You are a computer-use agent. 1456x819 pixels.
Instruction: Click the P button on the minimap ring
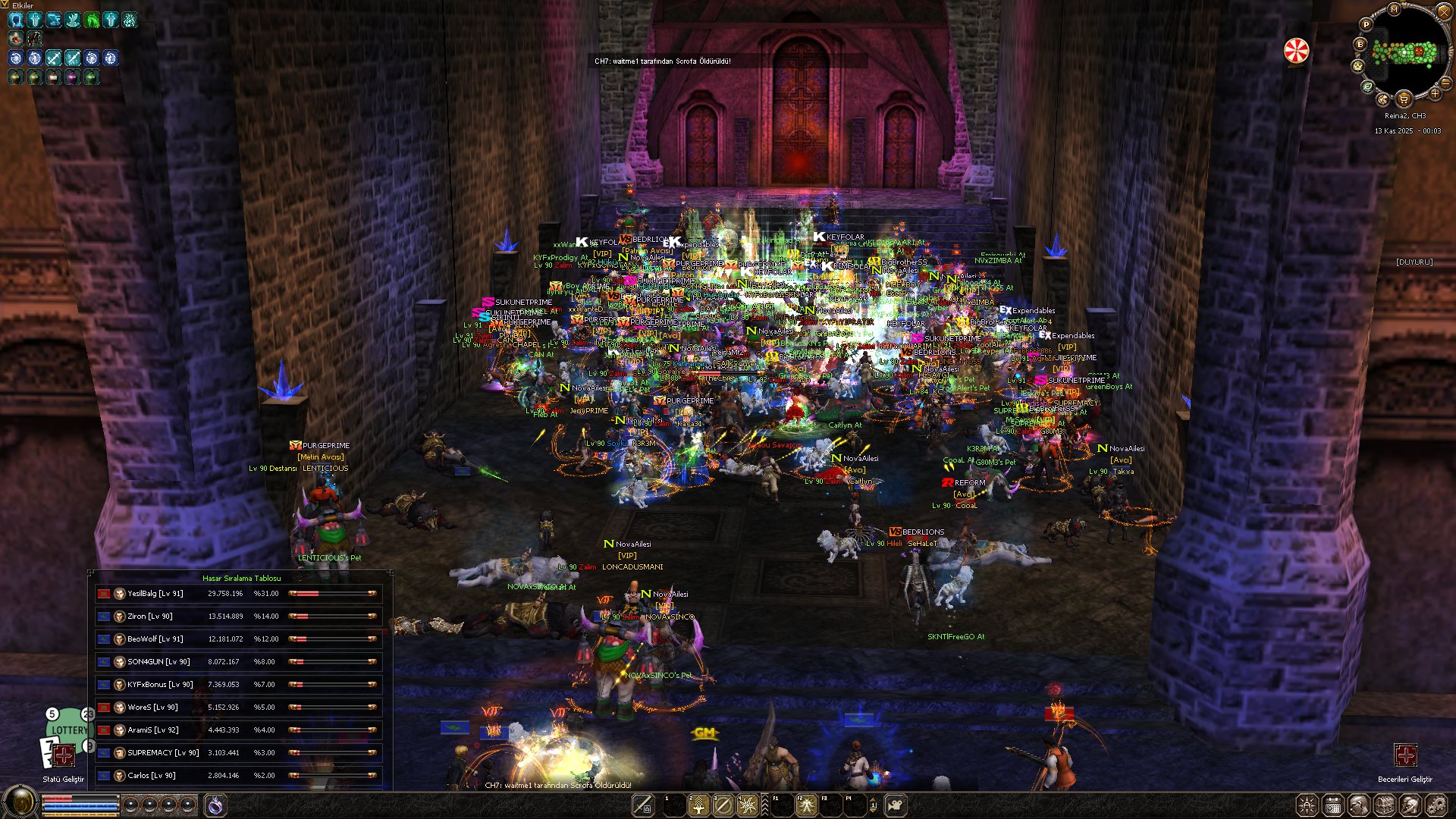tap(1366, 24)
